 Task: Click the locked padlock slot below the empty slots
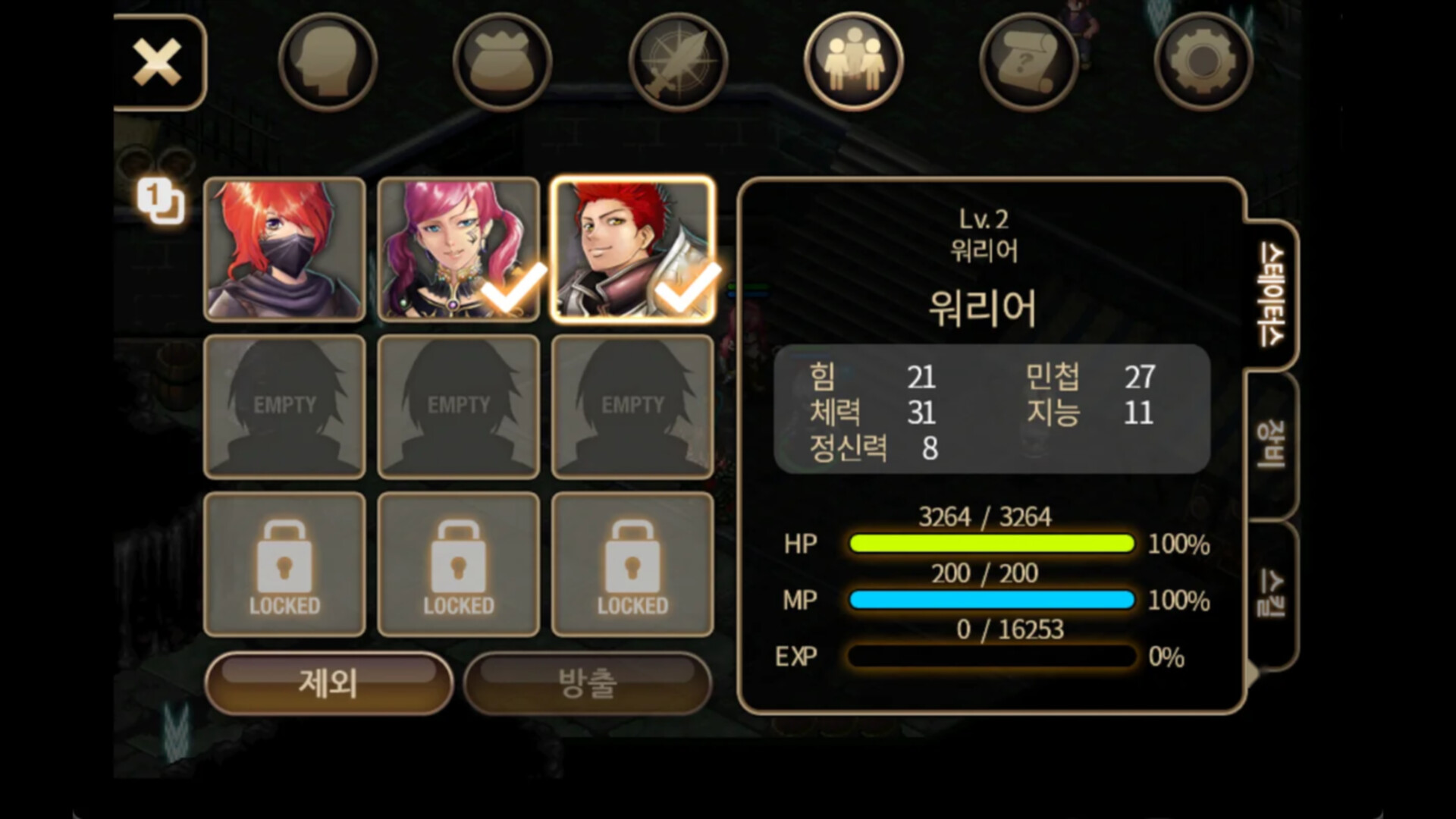coord(284,565)
